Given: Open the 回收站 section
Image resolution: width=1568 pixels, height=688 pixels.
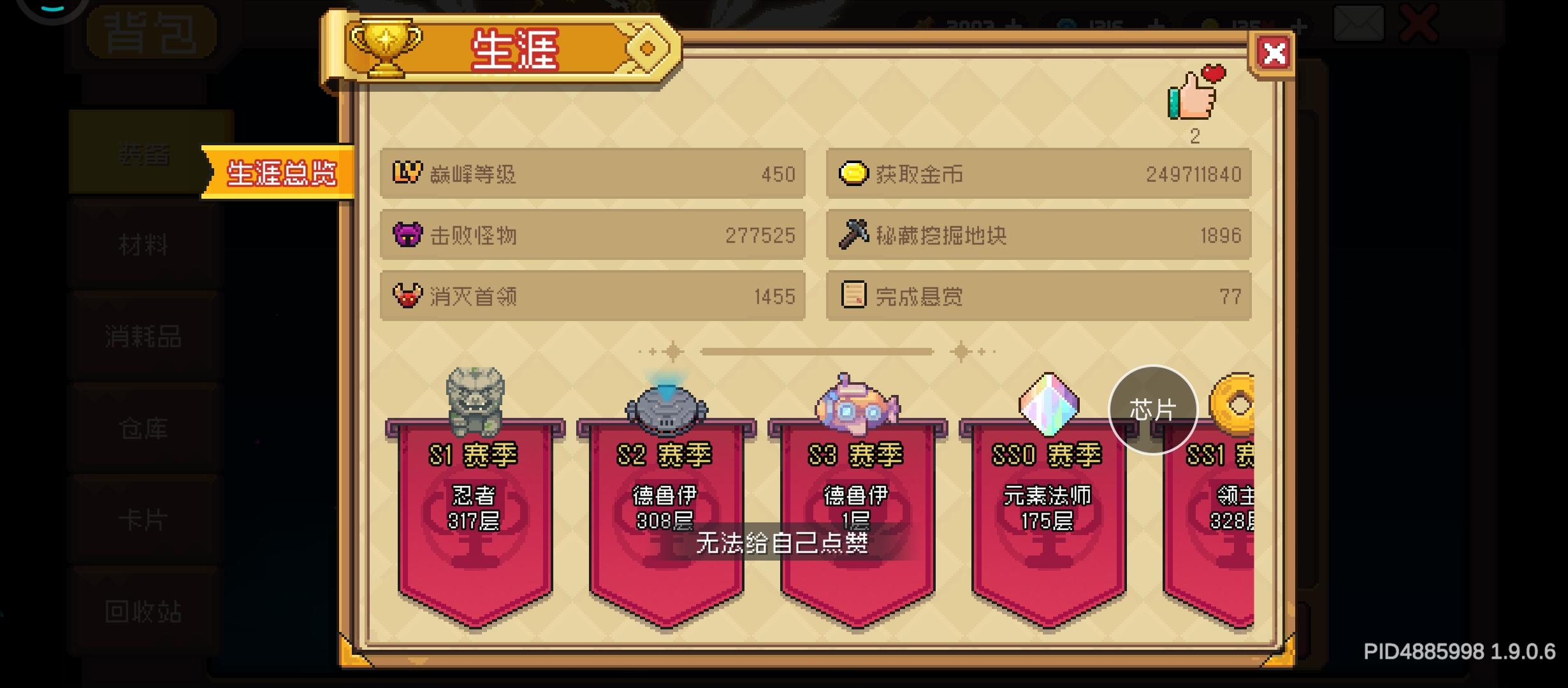Looking at the screenshot, I should [142, 612].
